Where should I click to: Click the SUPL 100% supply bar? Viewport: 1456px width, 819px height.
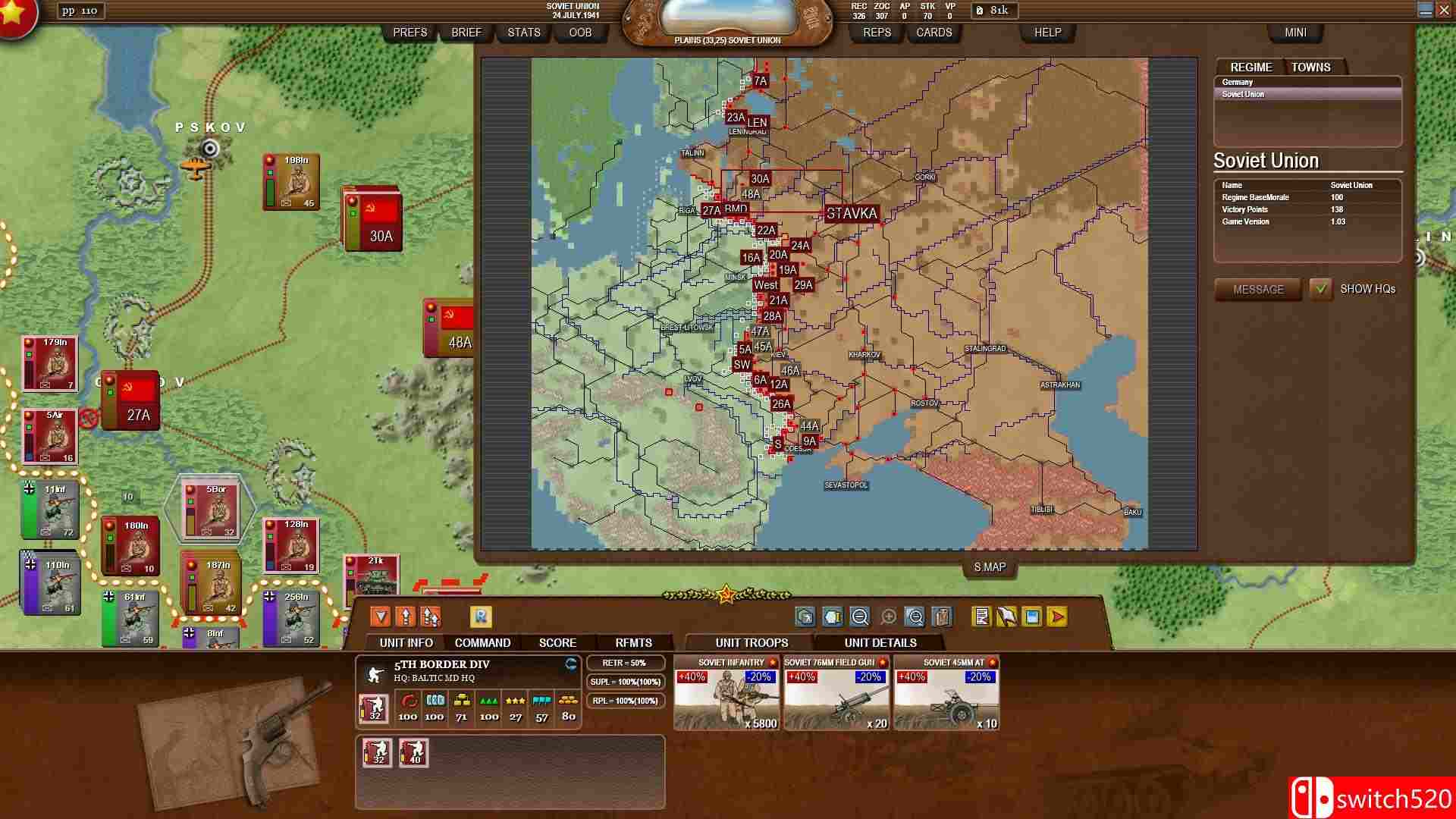pyautogui.click(x=626, y=683)
